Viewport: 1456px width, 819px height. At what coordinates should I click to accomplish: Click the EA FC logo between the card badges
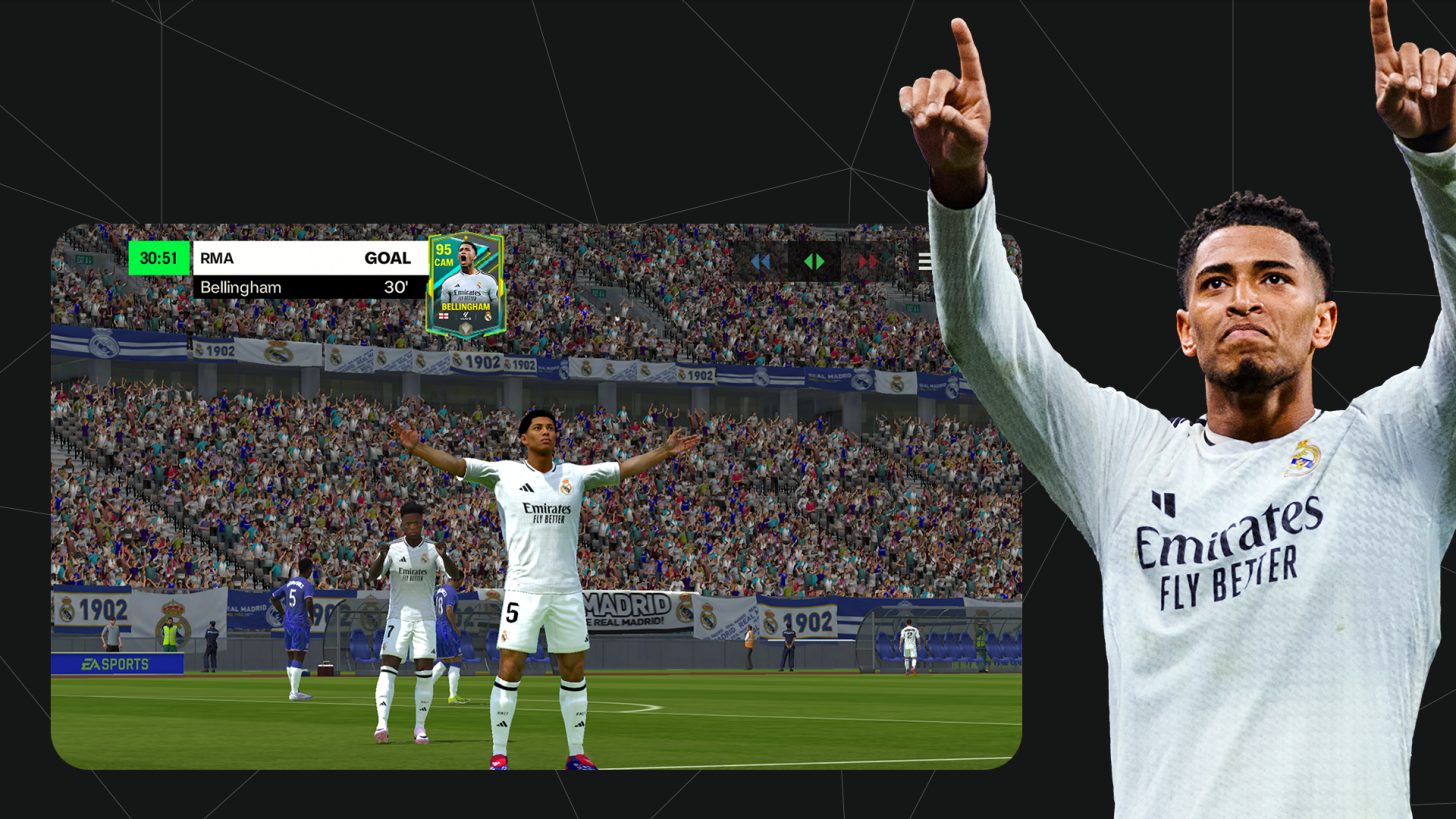pyautogui.click(x=465, y=316)
